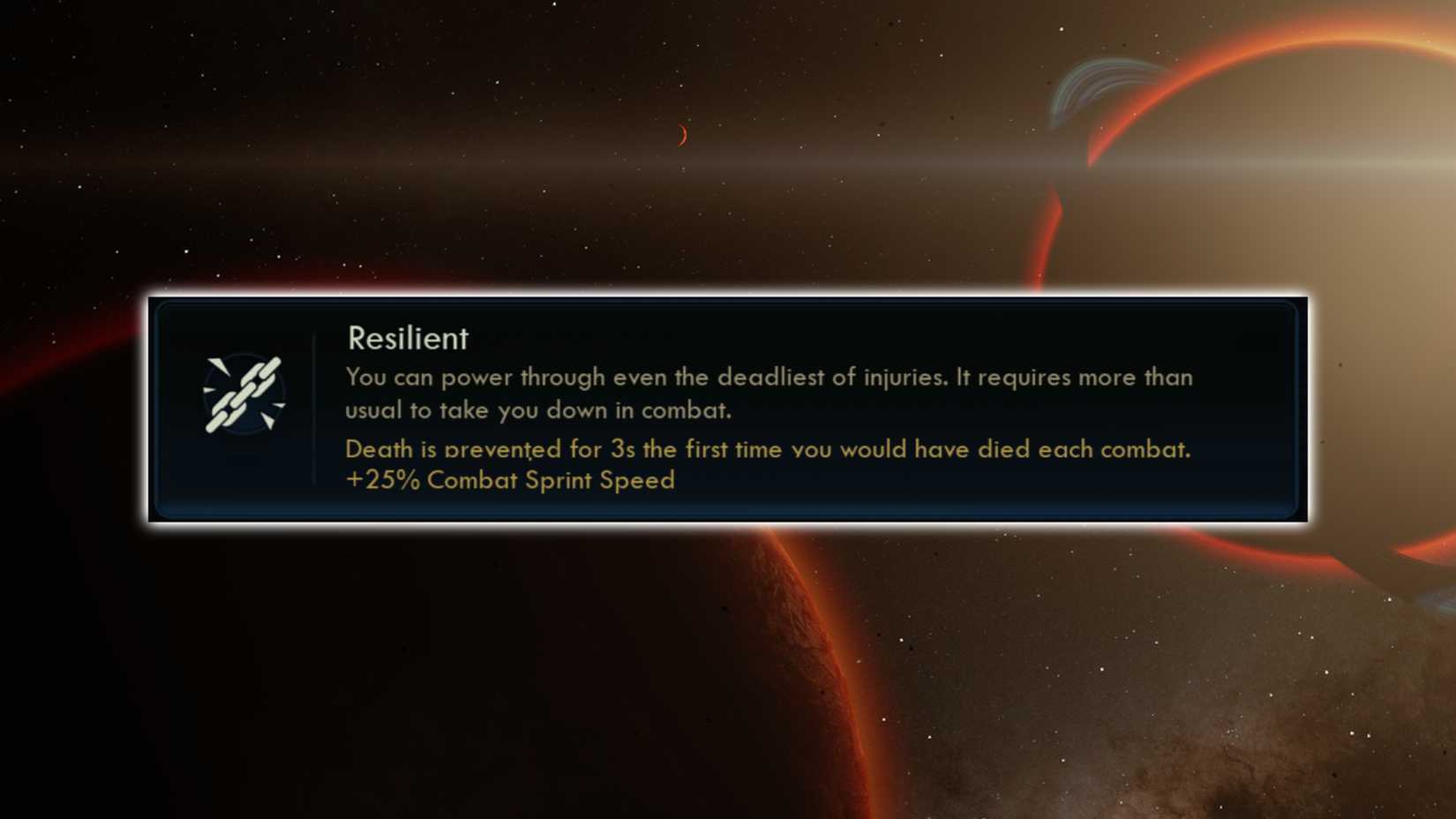Click the death prevention stat in yellow text
Viewport: 1456px width, 819px height.
(x=768, y=449)
